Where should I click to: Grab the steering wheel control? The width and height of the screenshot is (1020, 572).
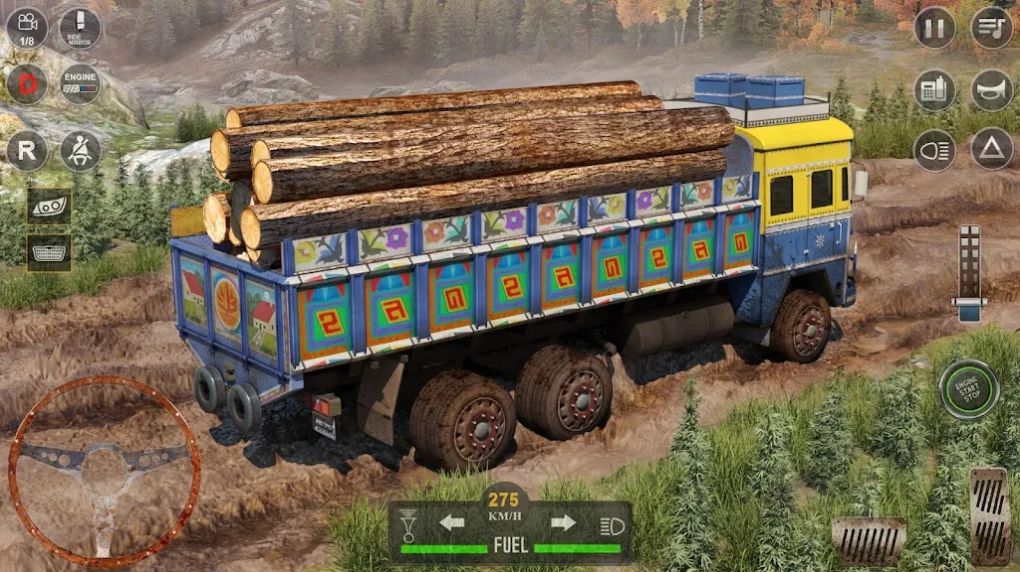[104, 470]
